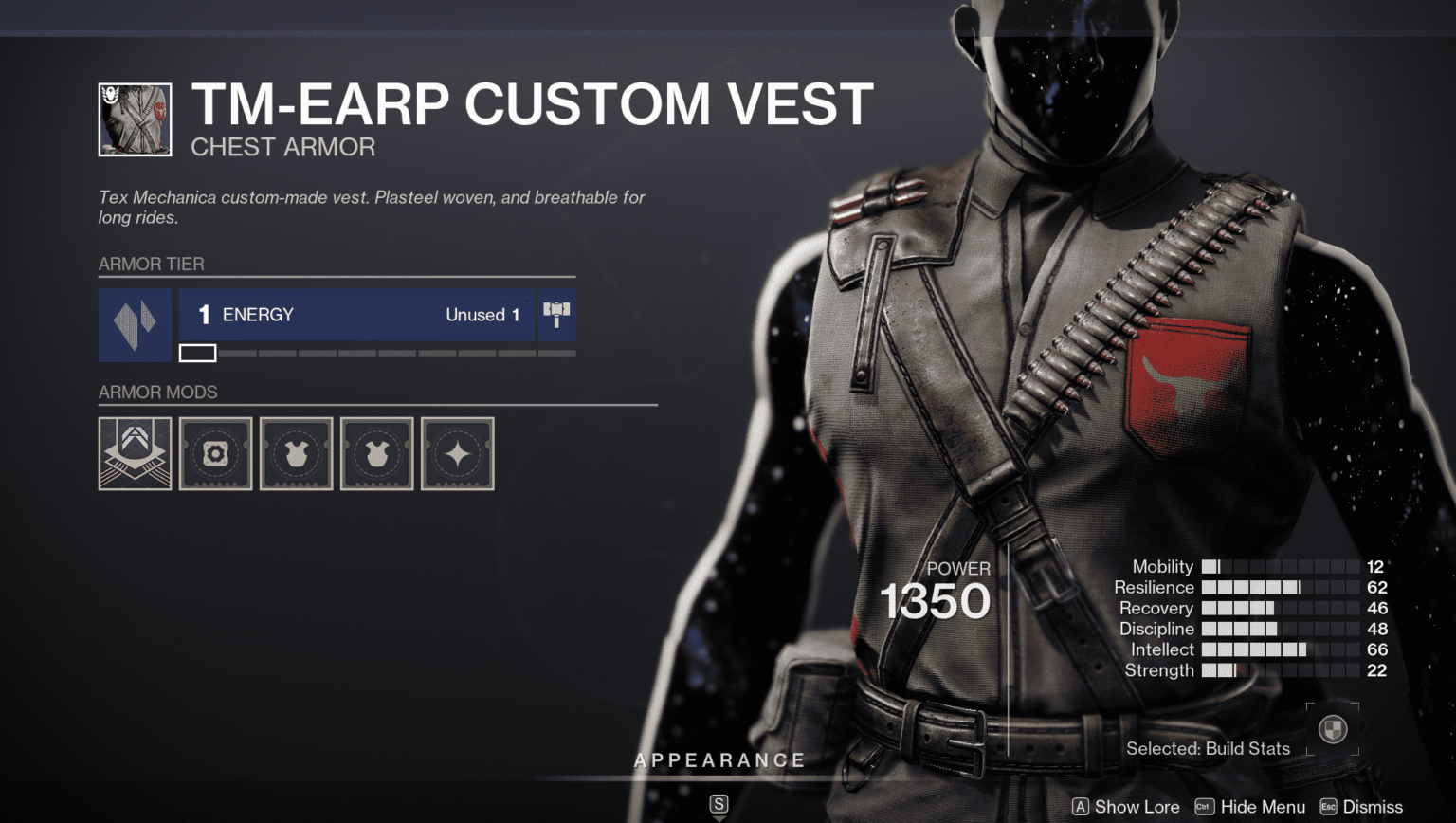Click the TM-Earp Custom Vest item thumbnail

136,119
